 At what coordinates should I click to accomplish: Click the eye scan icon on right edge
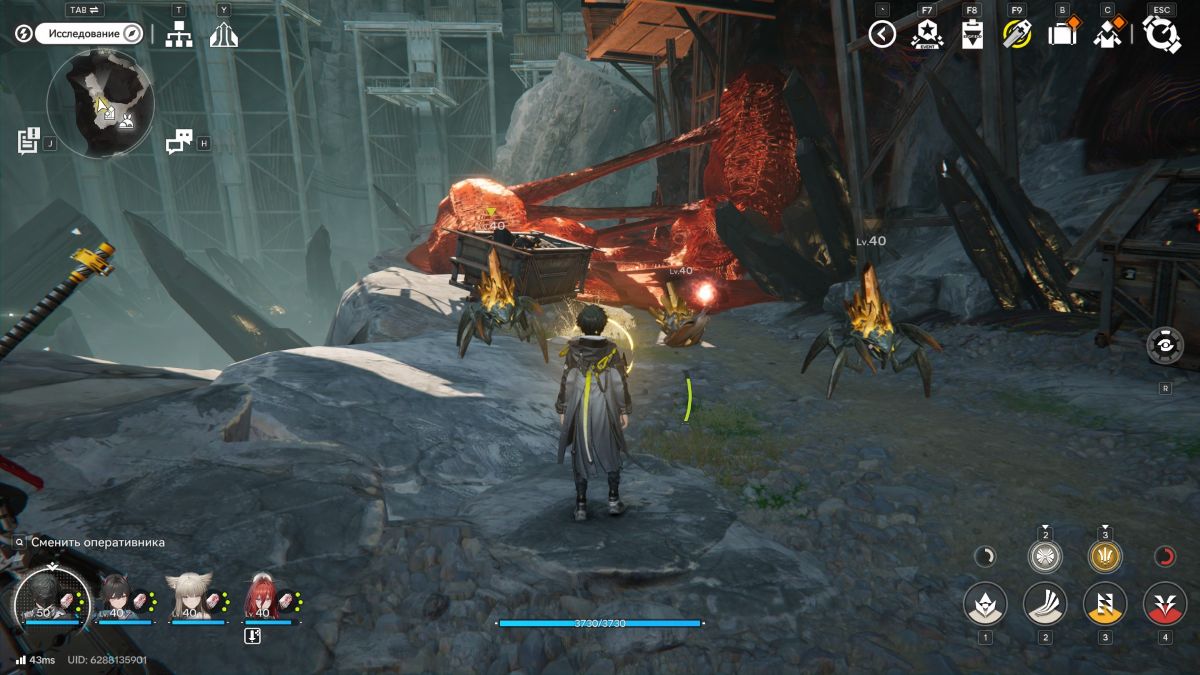pos(1165,345)
